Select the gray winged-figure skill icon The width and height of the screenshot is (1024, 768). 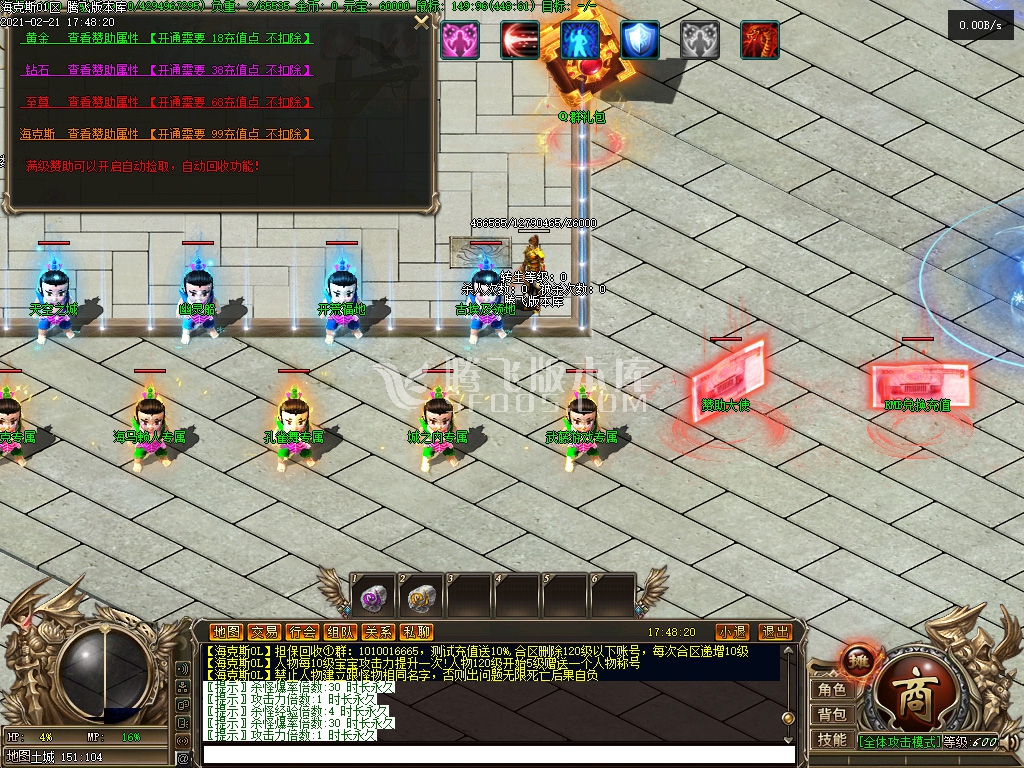pos(700,40)
